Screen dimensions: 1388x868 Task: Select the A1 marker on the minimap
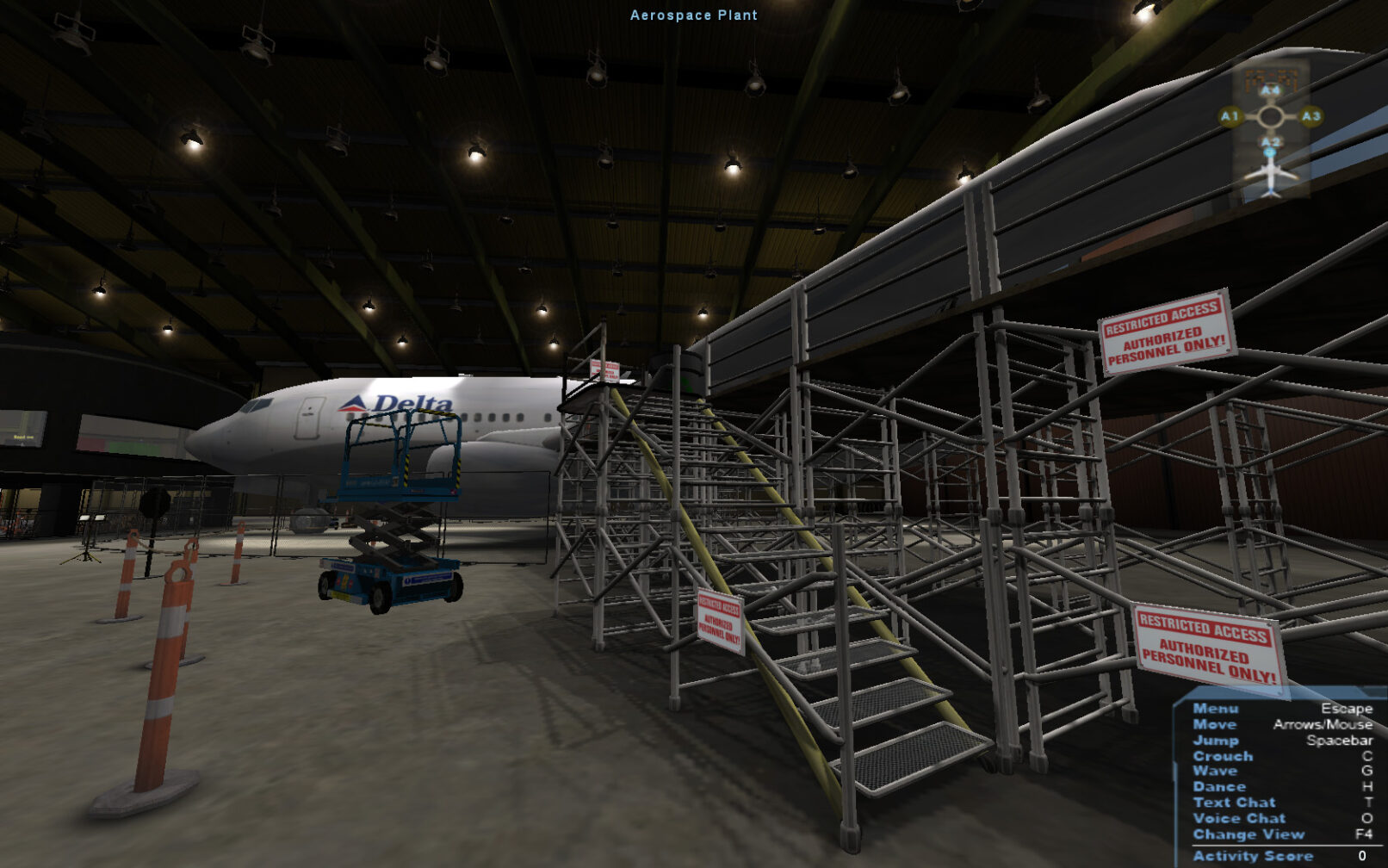click(1230, 116)
